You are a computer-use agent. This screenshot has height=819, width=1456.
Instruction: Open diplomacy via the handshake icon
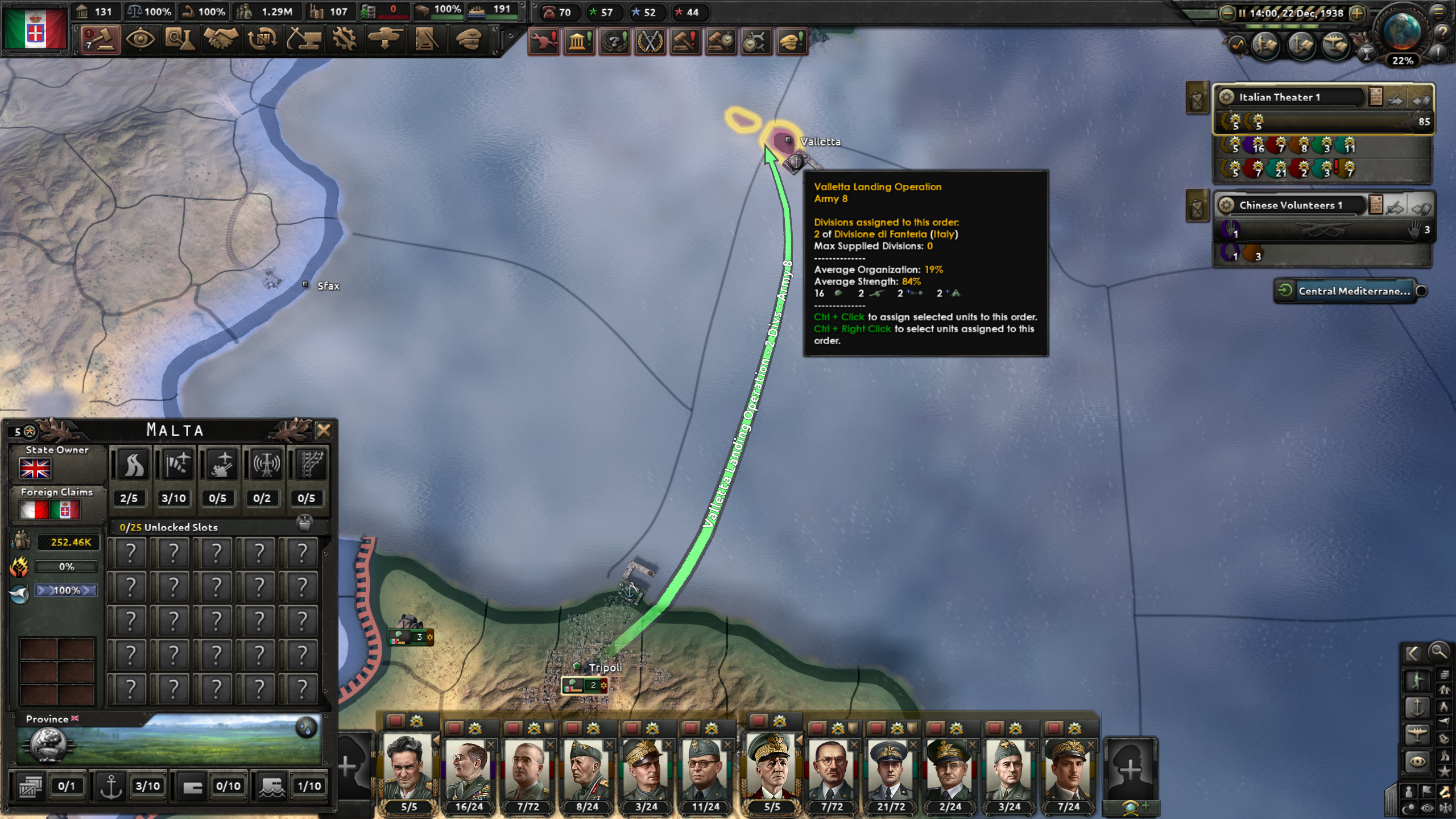coord(221,40)
